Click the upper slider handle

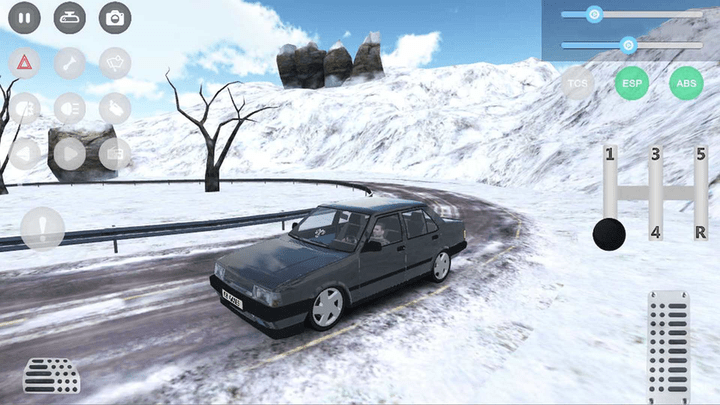pyautogui.click(x=594, y=14)
